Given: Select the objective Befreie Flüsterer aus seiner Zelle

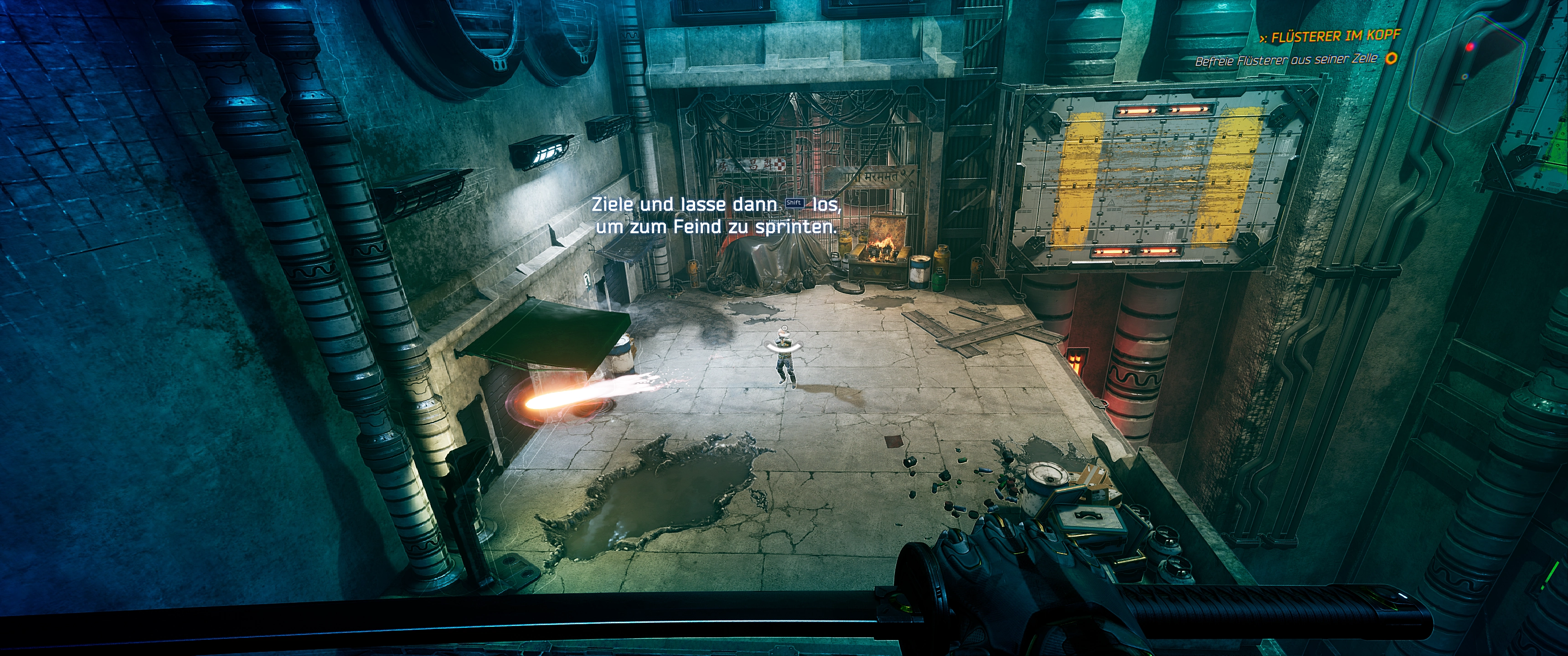Looking at the screenshot, I should [1285, 60].
